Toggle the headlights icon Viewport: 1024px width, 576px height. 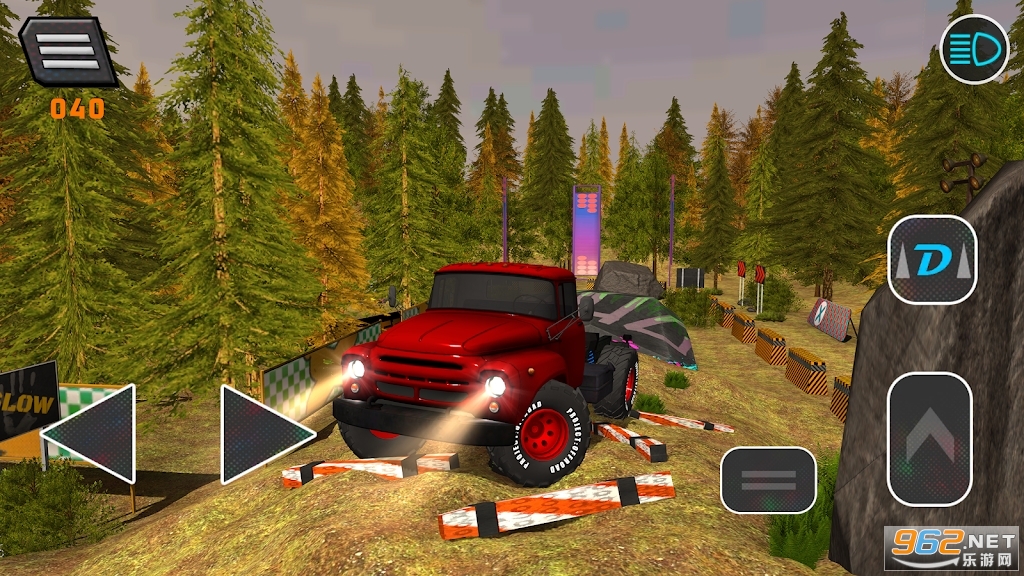[974, 50]
